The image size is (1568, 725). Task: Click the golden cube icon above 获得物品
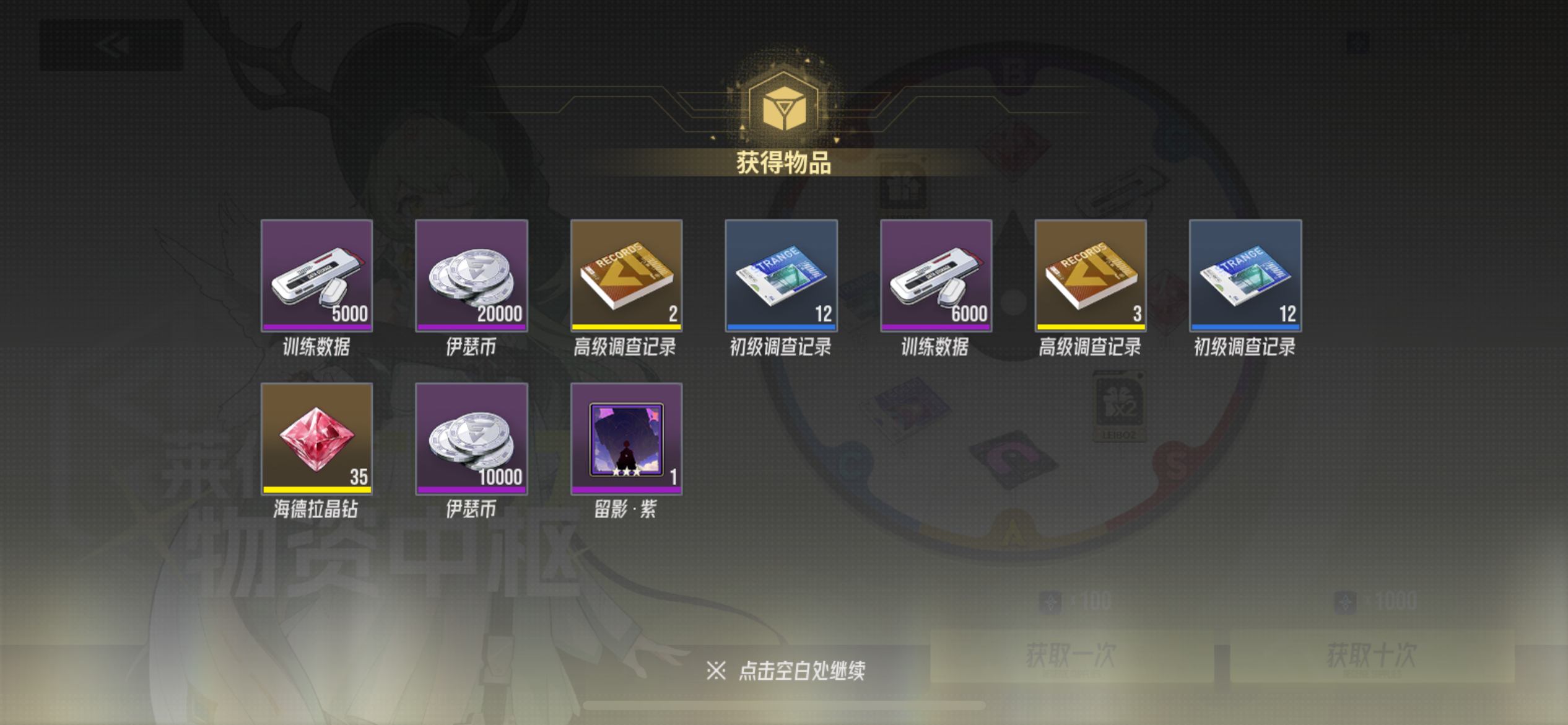pos(784,107)
